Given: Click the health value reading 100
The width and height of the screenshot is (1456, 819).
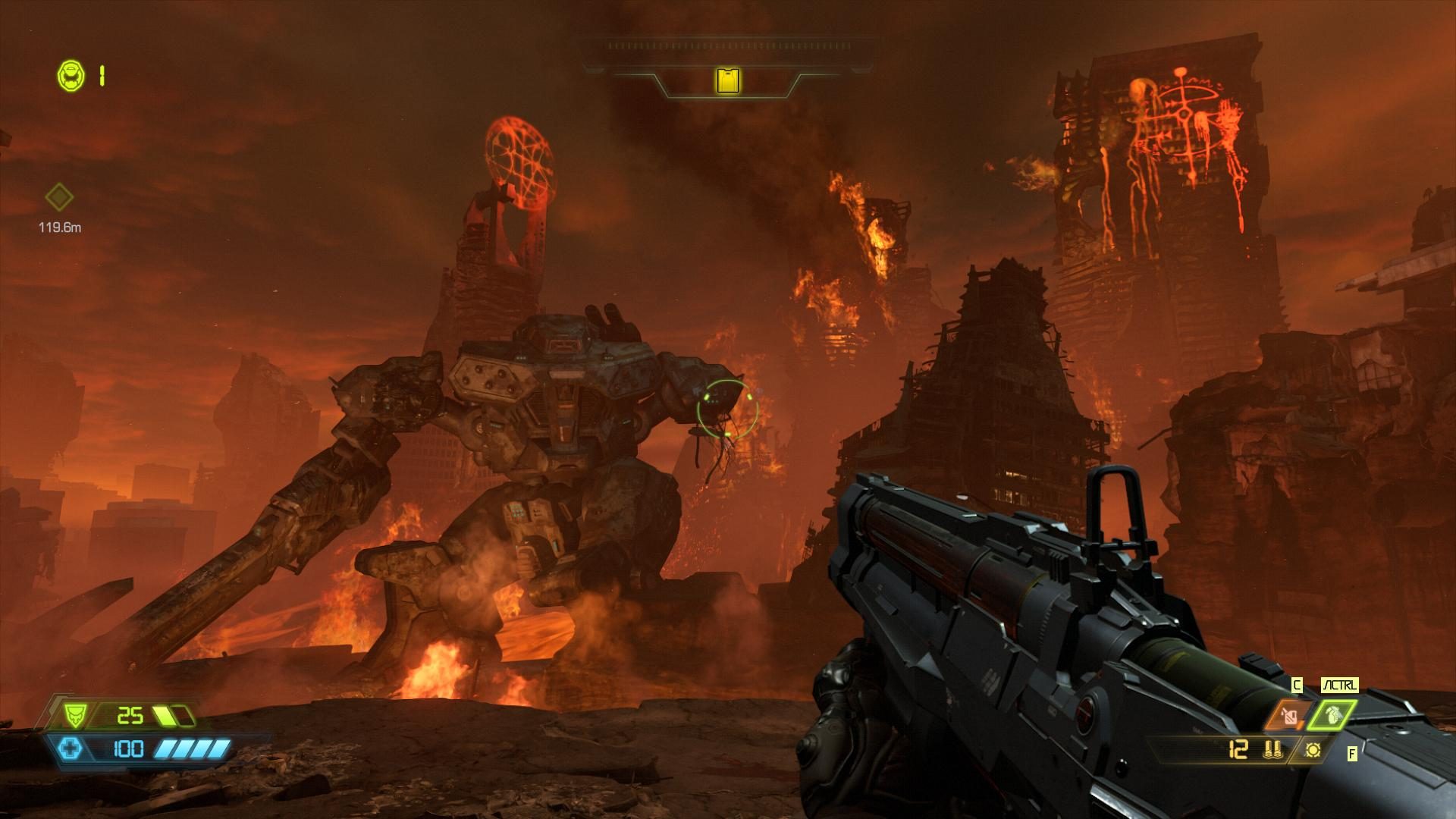Looking at the screenshot, I should [127, 748].
